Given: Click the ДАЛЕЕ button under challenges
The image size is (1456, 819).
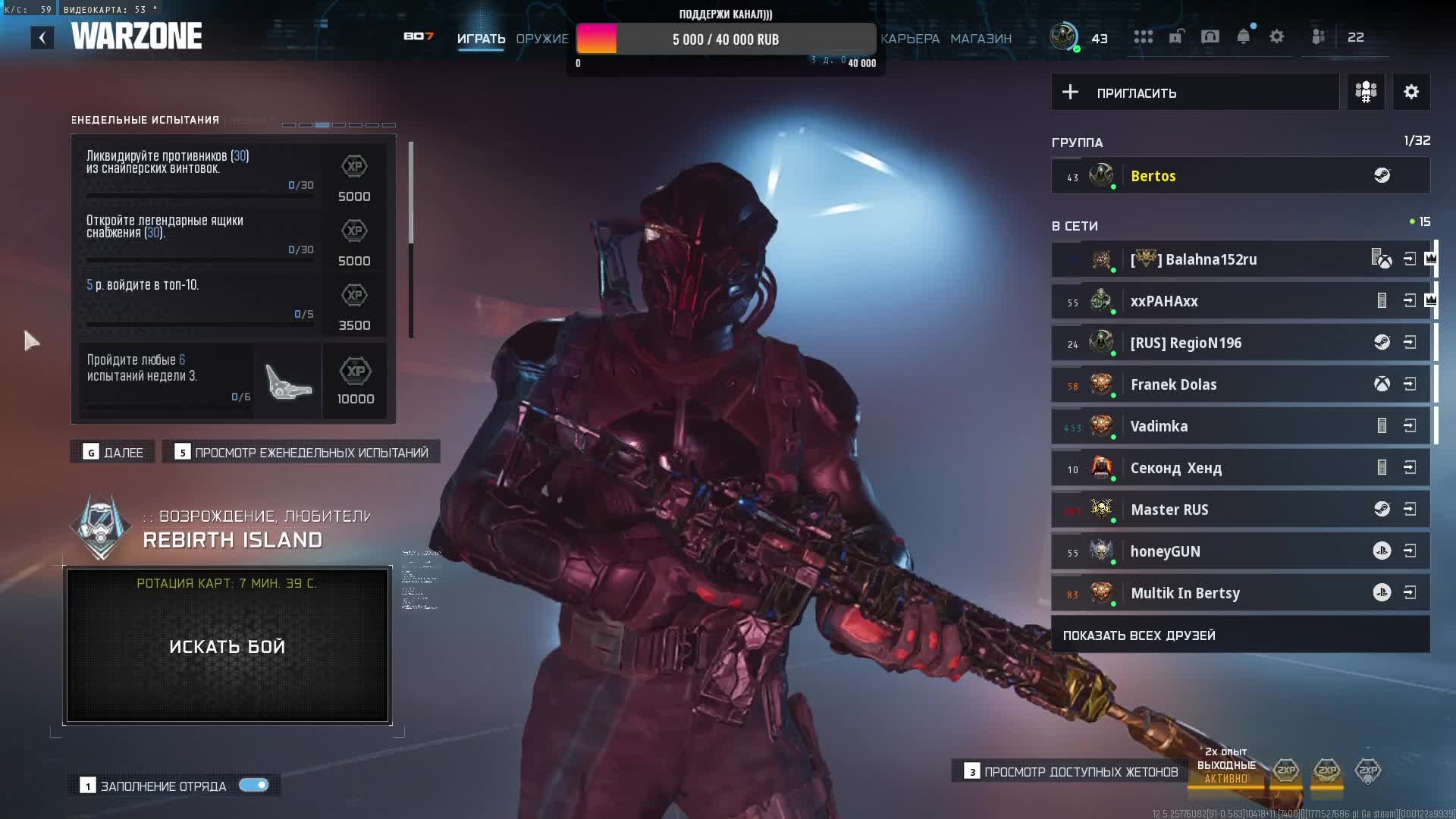Looking at the screenshot, I should pos(113,453).
